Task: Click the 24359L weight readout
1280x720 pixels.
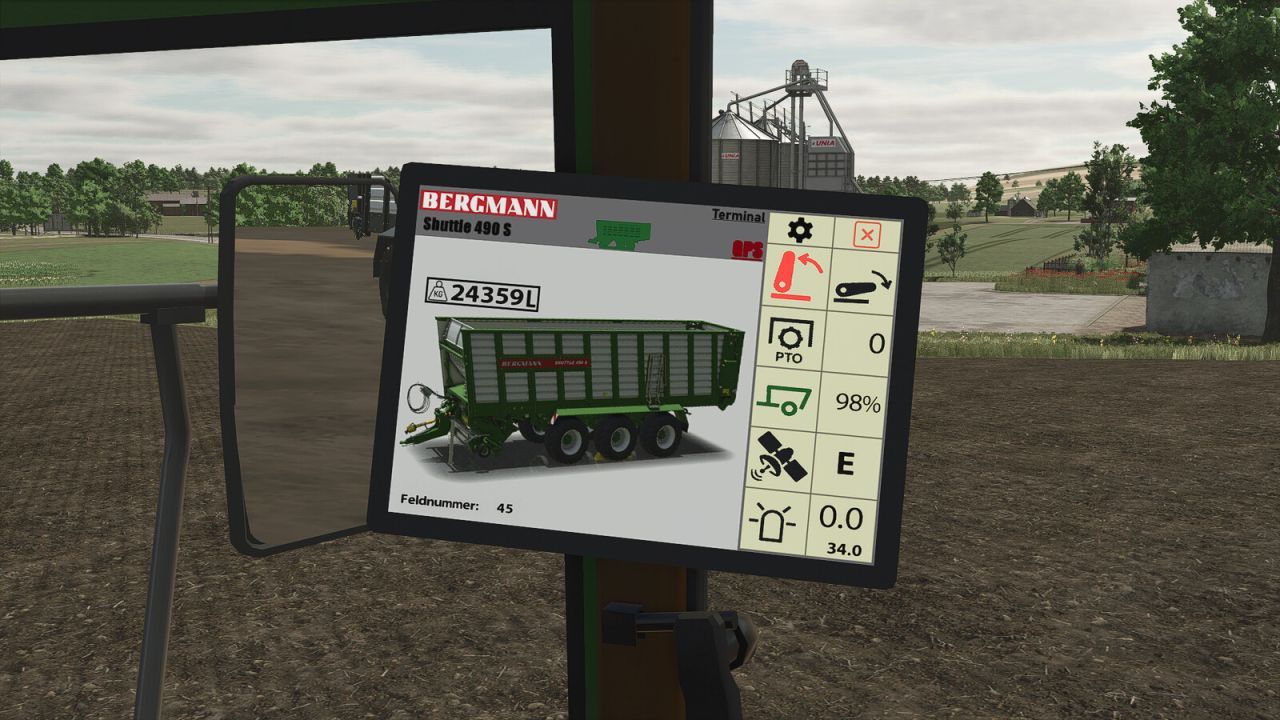Action: [x=495, y=294]
